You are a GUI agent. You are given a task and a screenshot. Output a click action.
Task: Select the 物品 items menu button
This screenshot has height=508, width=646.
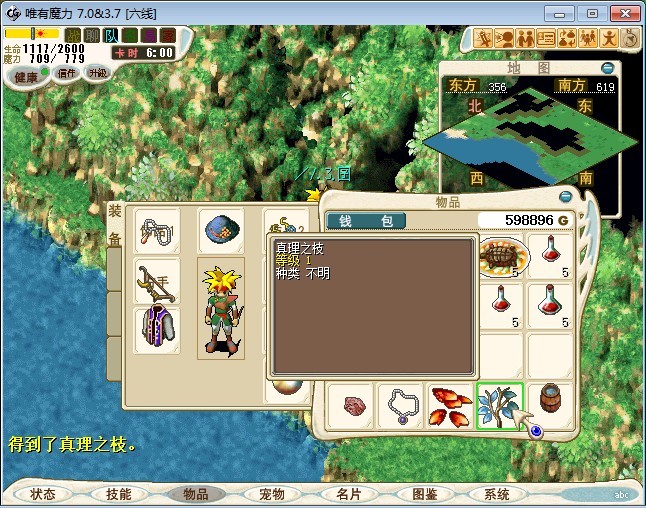point(195,494)
